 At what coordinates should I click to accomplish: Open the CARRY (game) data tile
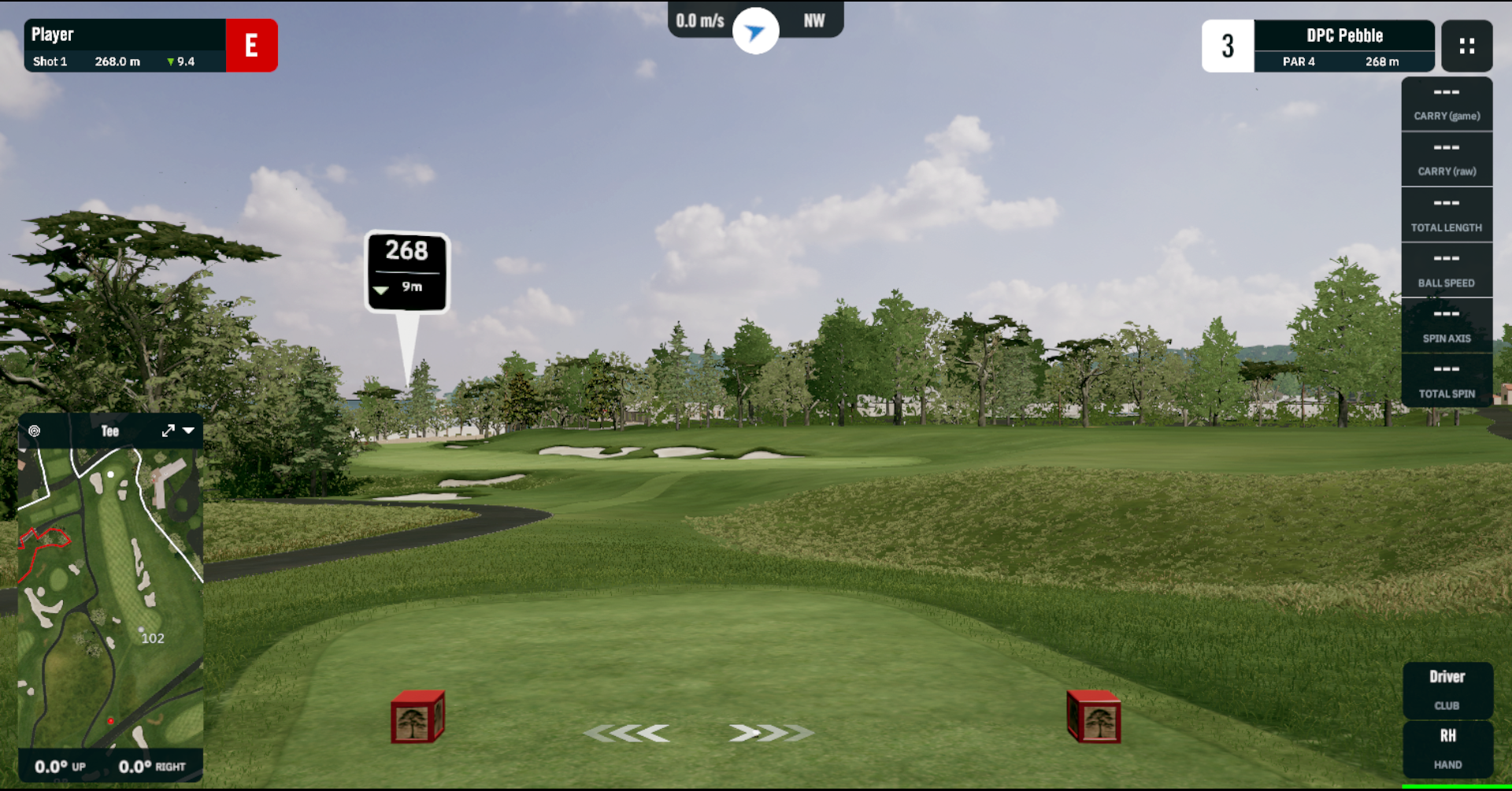[x=1447, y=104]
